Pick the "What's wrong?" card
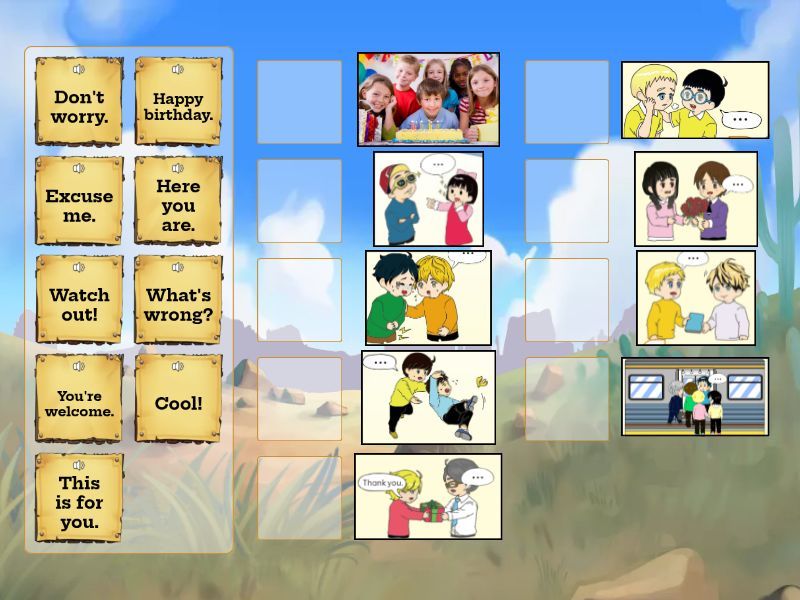The width and height of the screenshot is (800, 600). (x=178, y=304)
